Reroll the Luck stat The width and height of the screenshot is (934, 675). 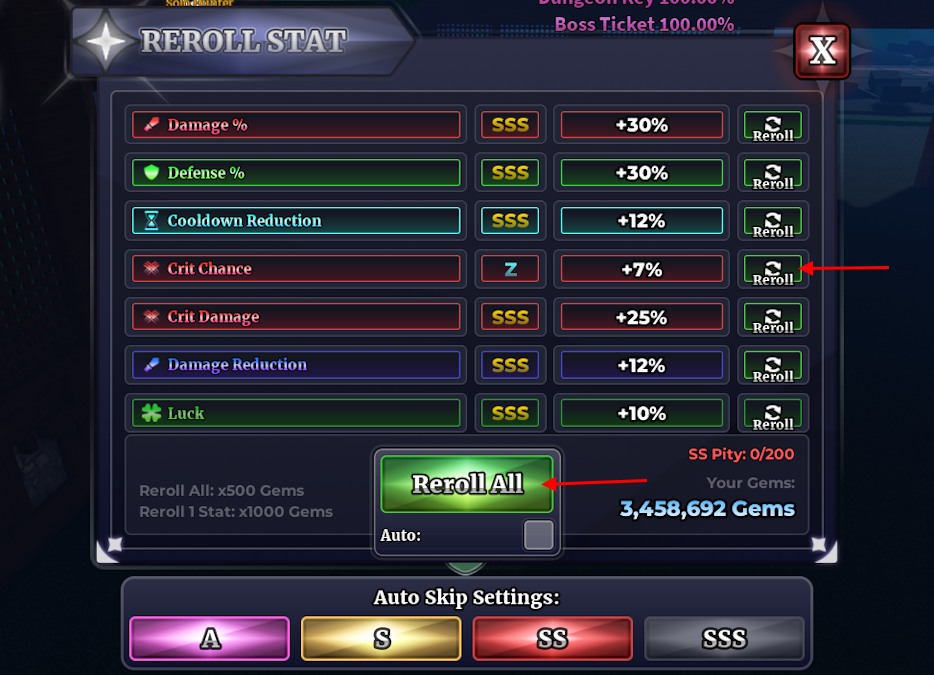click(773, 413)
